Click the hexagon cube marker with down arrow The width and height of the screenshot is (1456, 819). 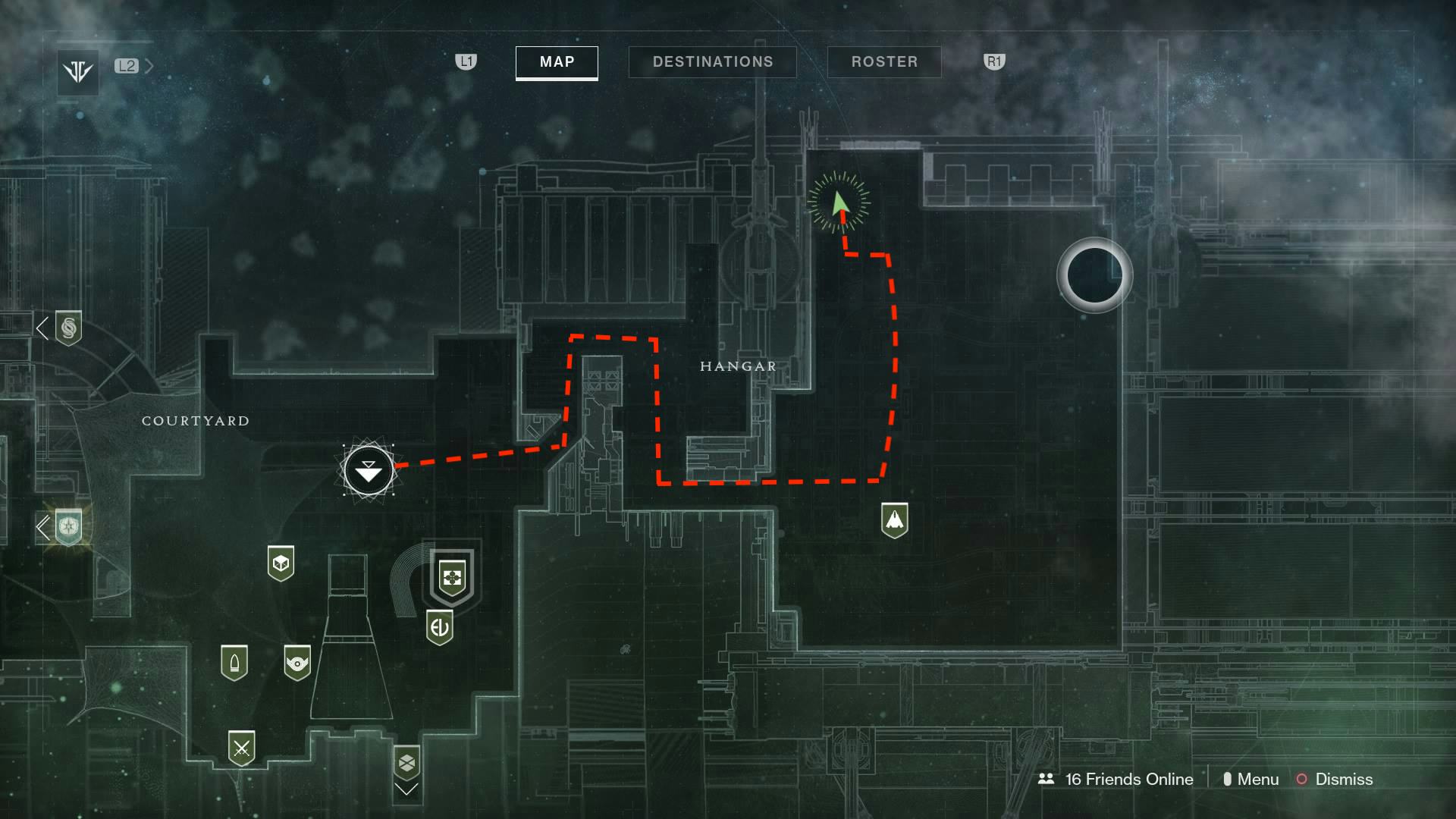407,763
